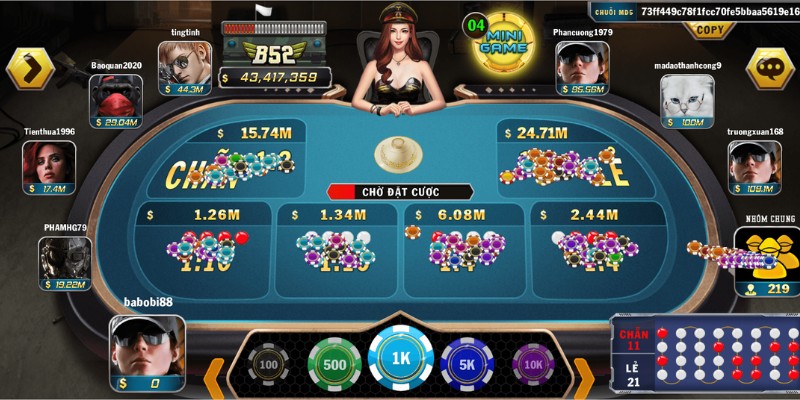Open babobi88's own profile avatar
The image size is (800, 400).
click(x=147, y=345)
